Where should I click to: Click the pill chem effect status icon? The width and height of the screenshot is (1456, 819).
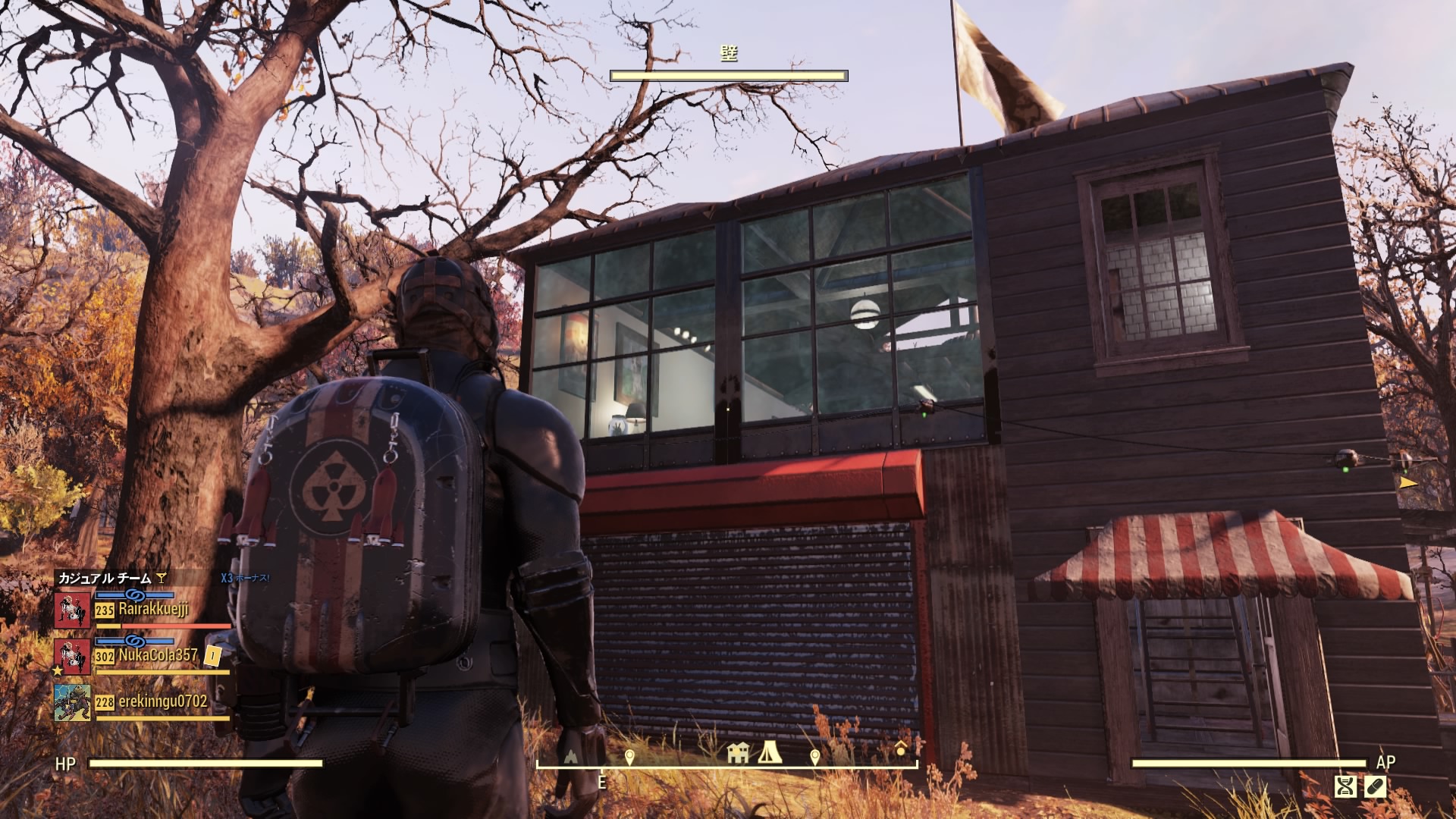[1376, 786]
